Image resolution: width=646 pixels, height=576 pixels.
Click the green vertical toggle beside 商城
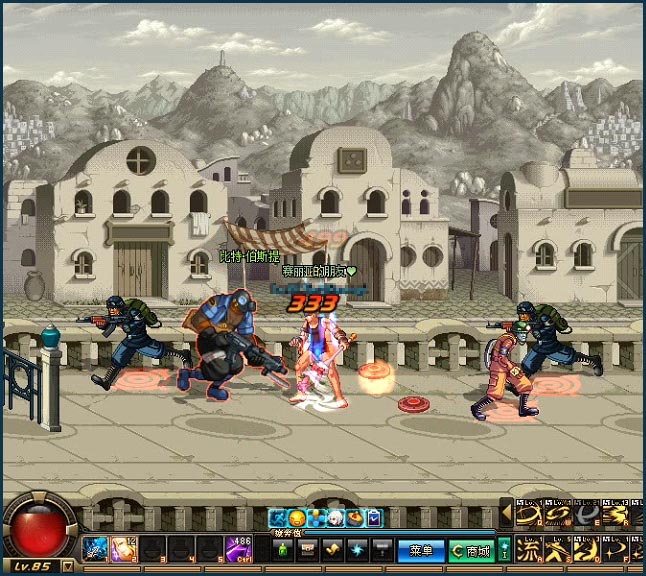point(504,550)
